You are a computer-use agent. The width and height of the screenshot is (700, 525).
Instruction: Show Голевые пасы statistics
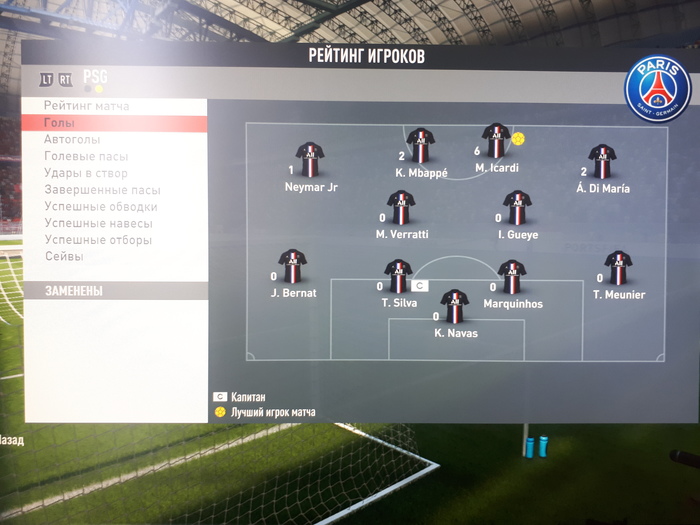coord(86,157)
